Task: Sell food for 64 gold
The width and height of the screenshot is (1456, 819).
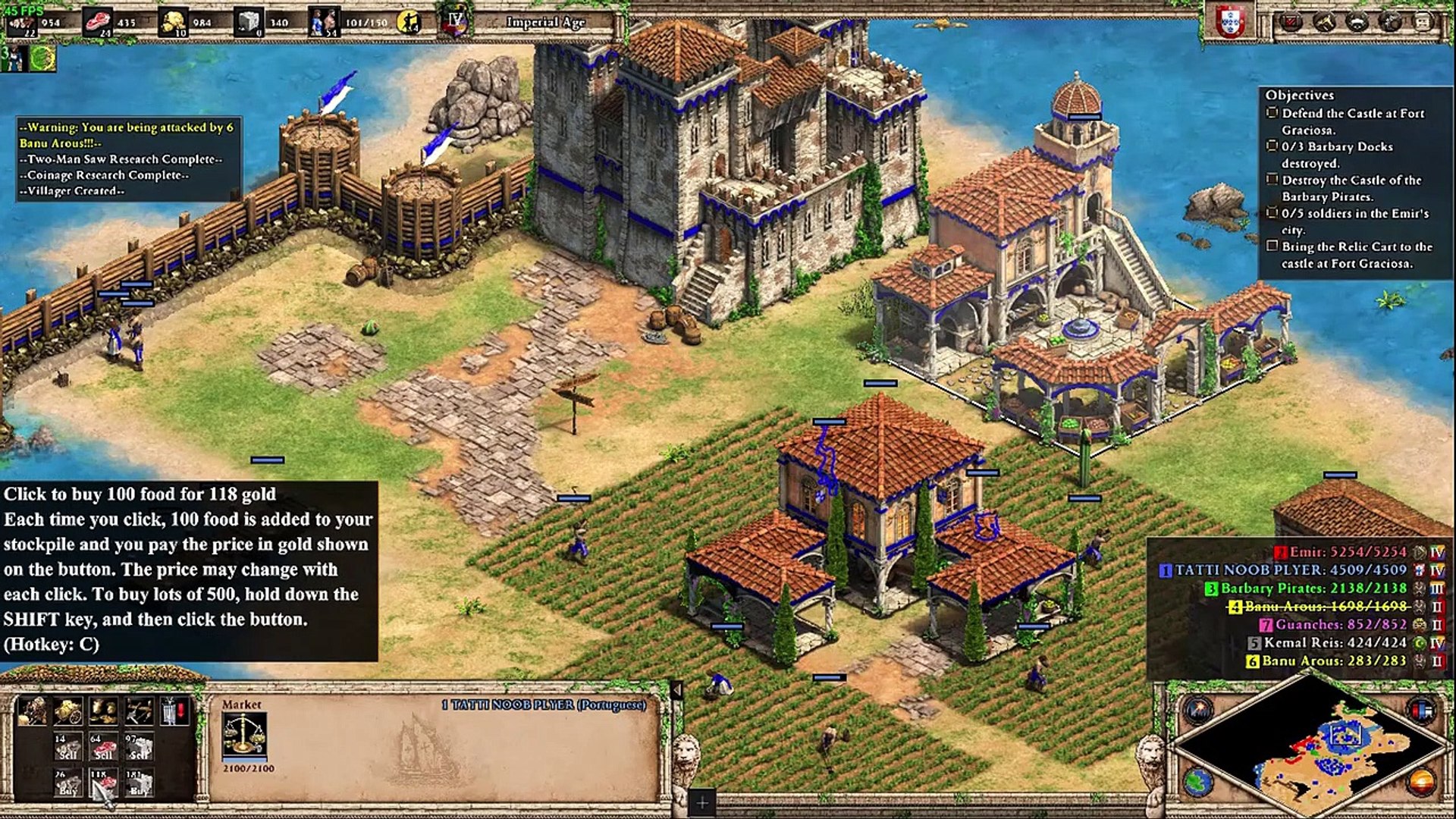Action: tap(102, 747)
